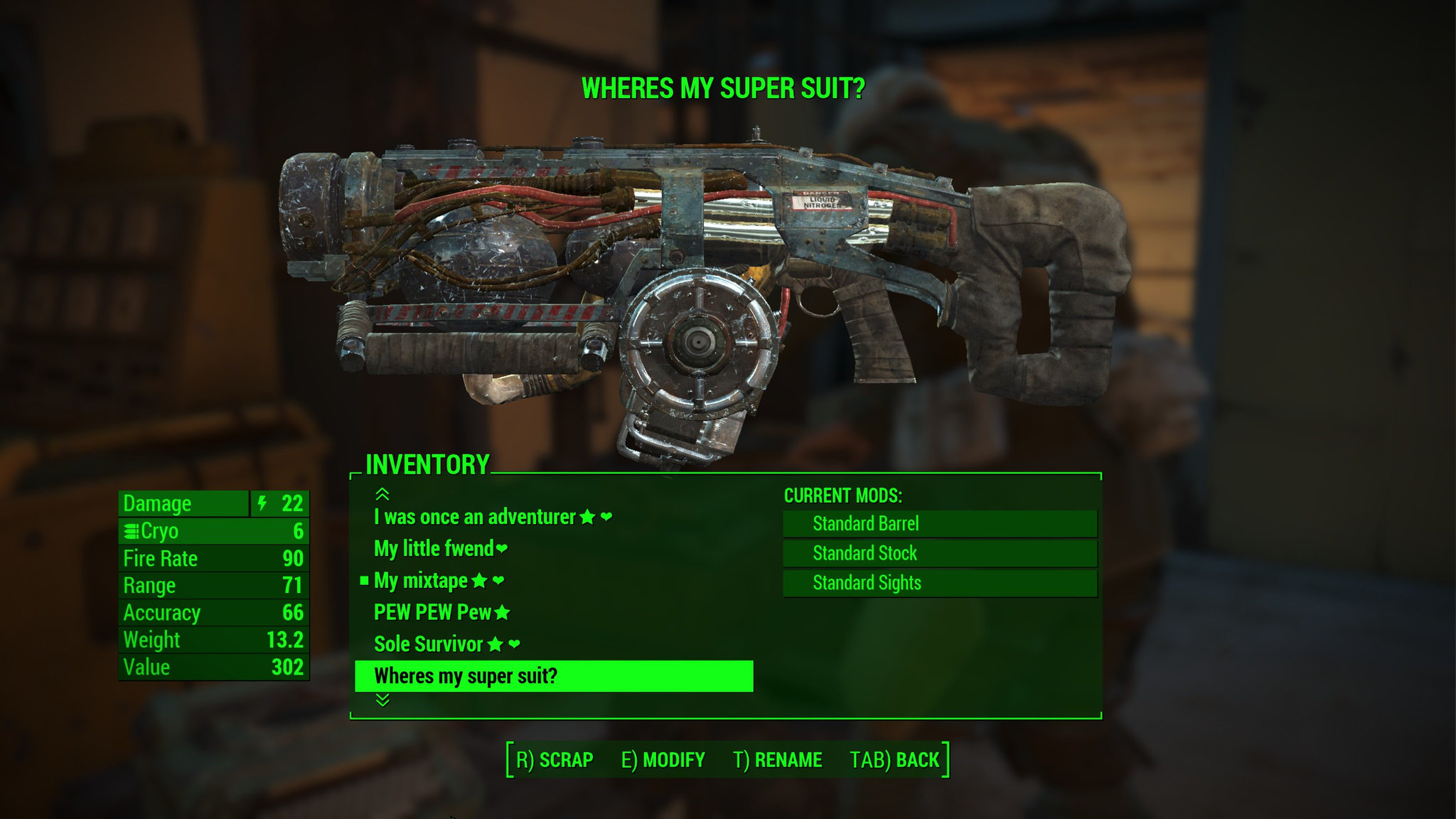Select the "My mixtape" weapon entry

point(421,581)
